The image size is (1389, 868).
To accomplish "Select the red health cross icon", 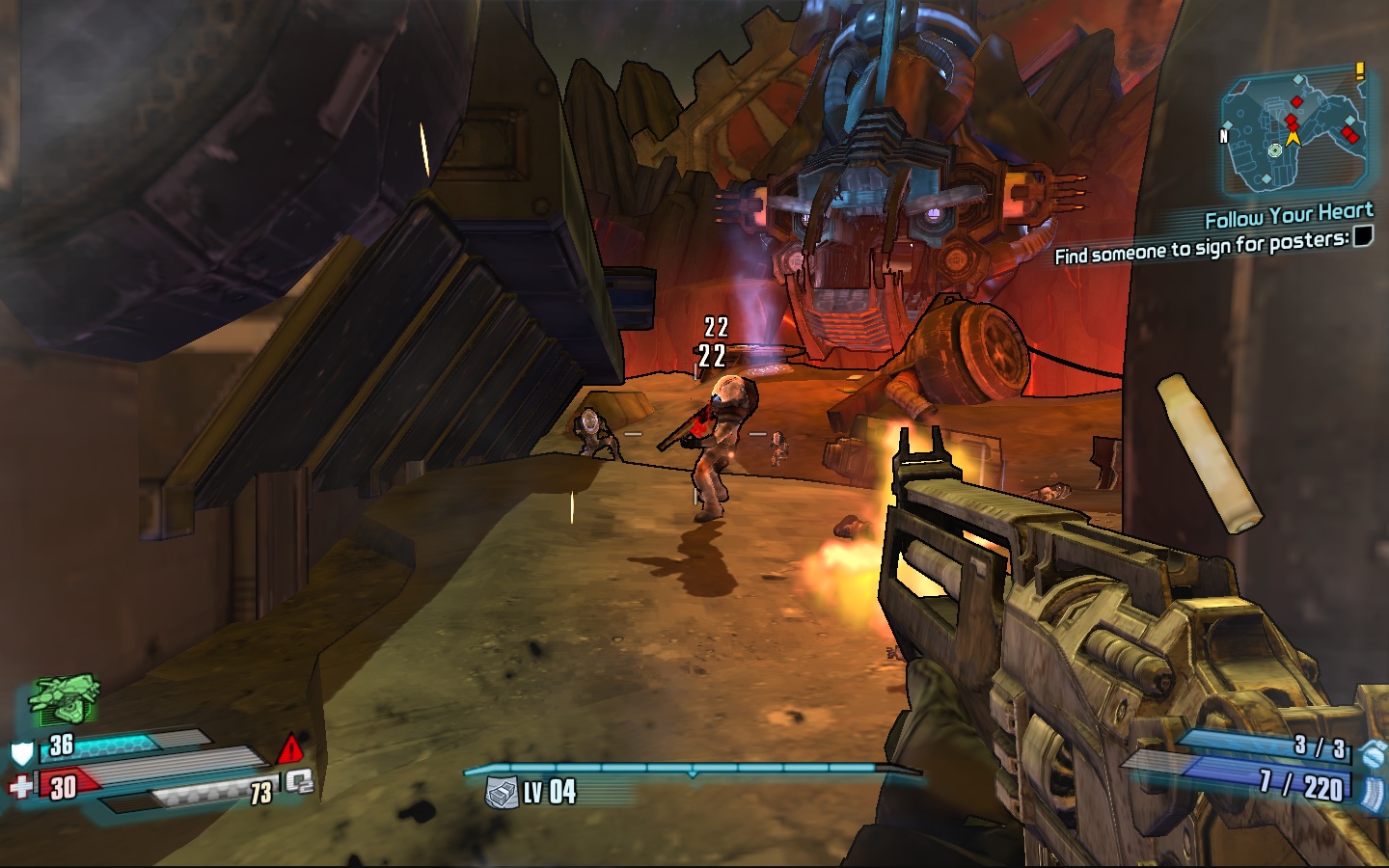I will point(20,787).
